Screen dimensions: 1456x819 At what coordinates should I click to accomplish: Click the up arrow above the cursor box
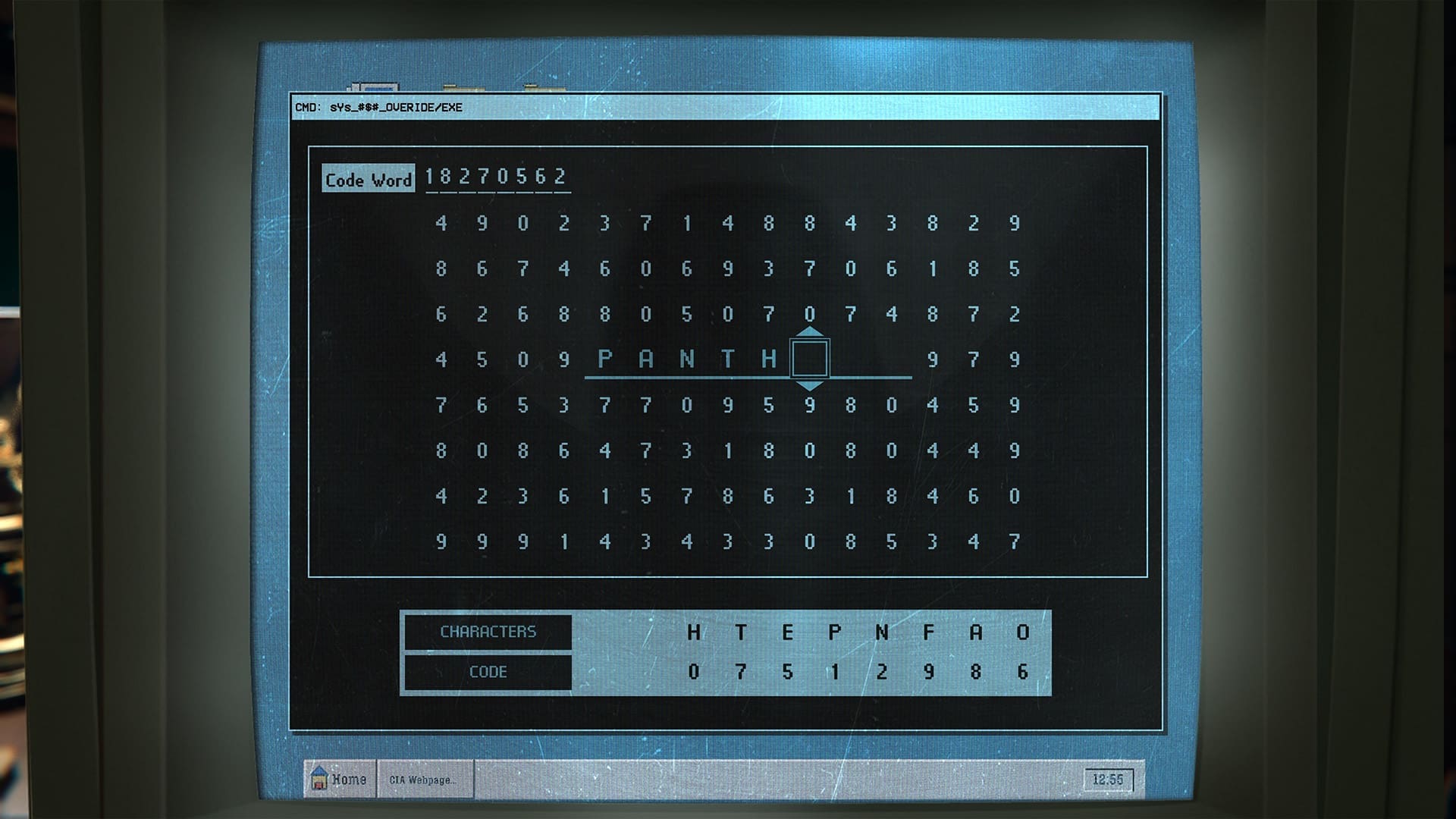coord(810,332)
